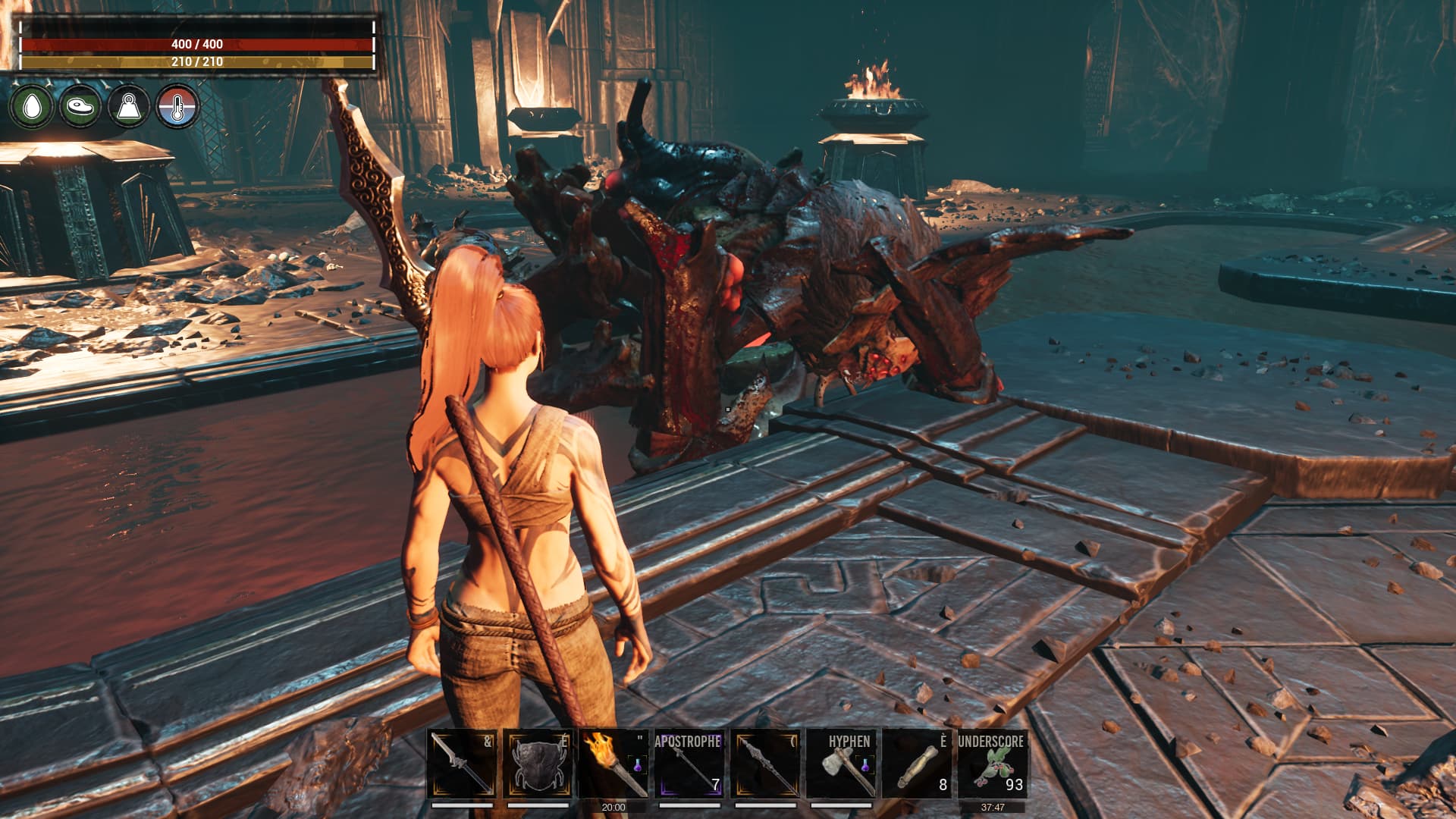Pick the stone hatchet hotbar slot

tap(841, 764)
